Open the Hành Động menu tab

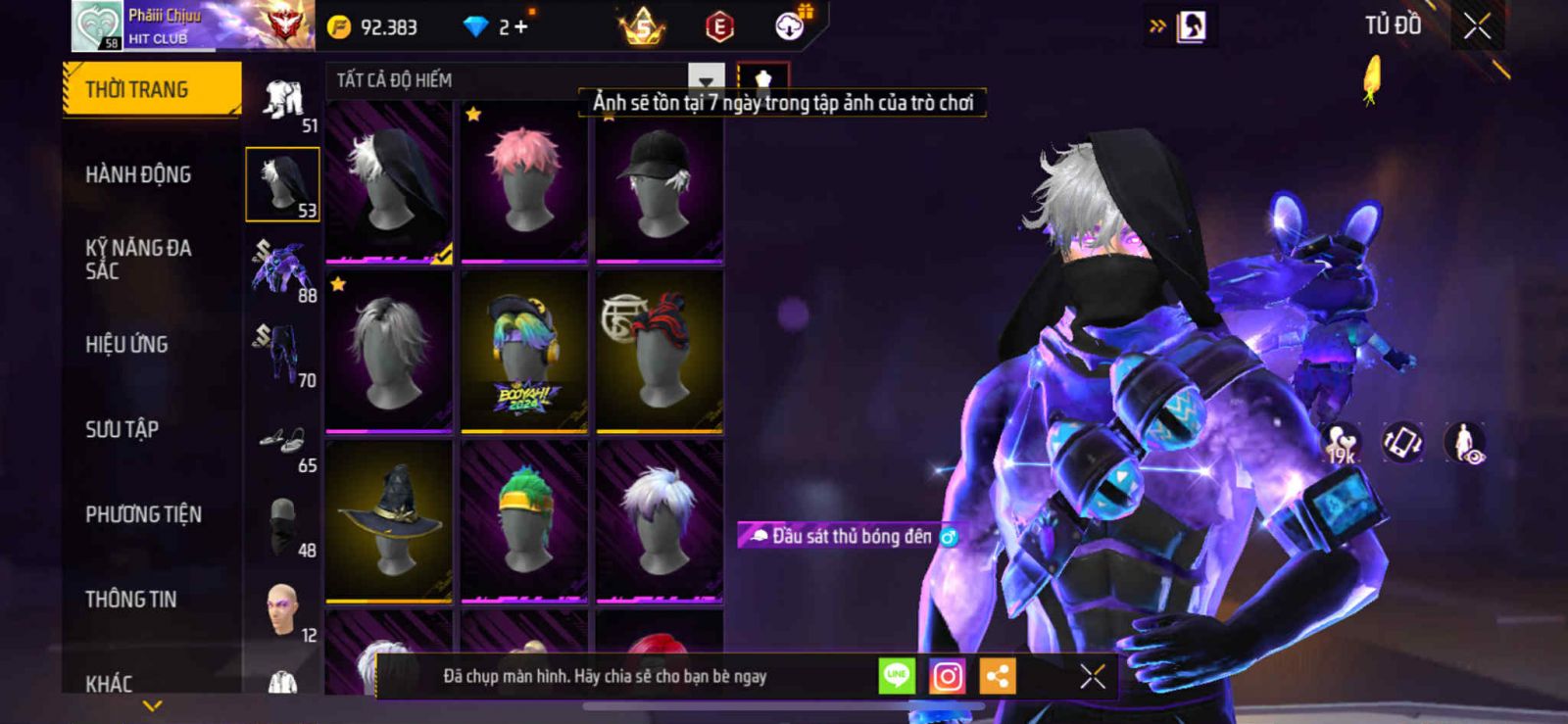[x=138, y=174]
